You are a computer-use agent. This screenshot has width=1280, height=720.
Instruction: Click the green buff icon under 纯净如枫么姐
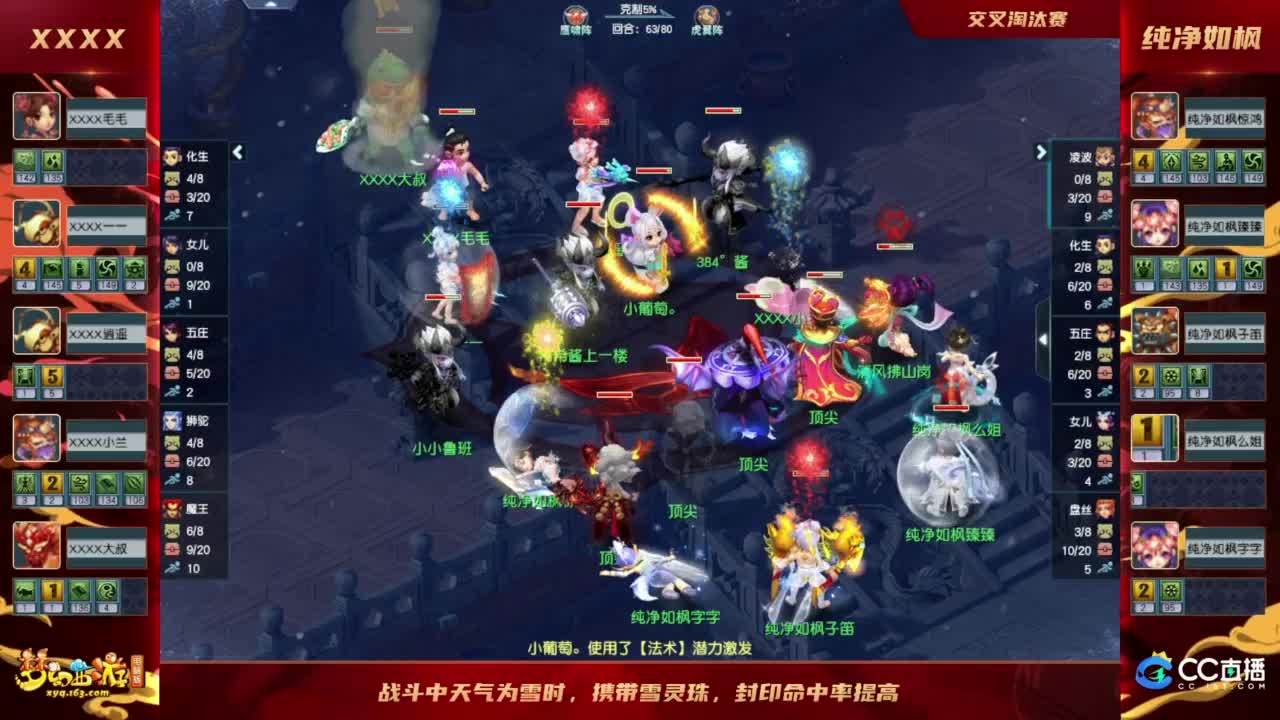pyautogui.click(x=1135, y=481)
